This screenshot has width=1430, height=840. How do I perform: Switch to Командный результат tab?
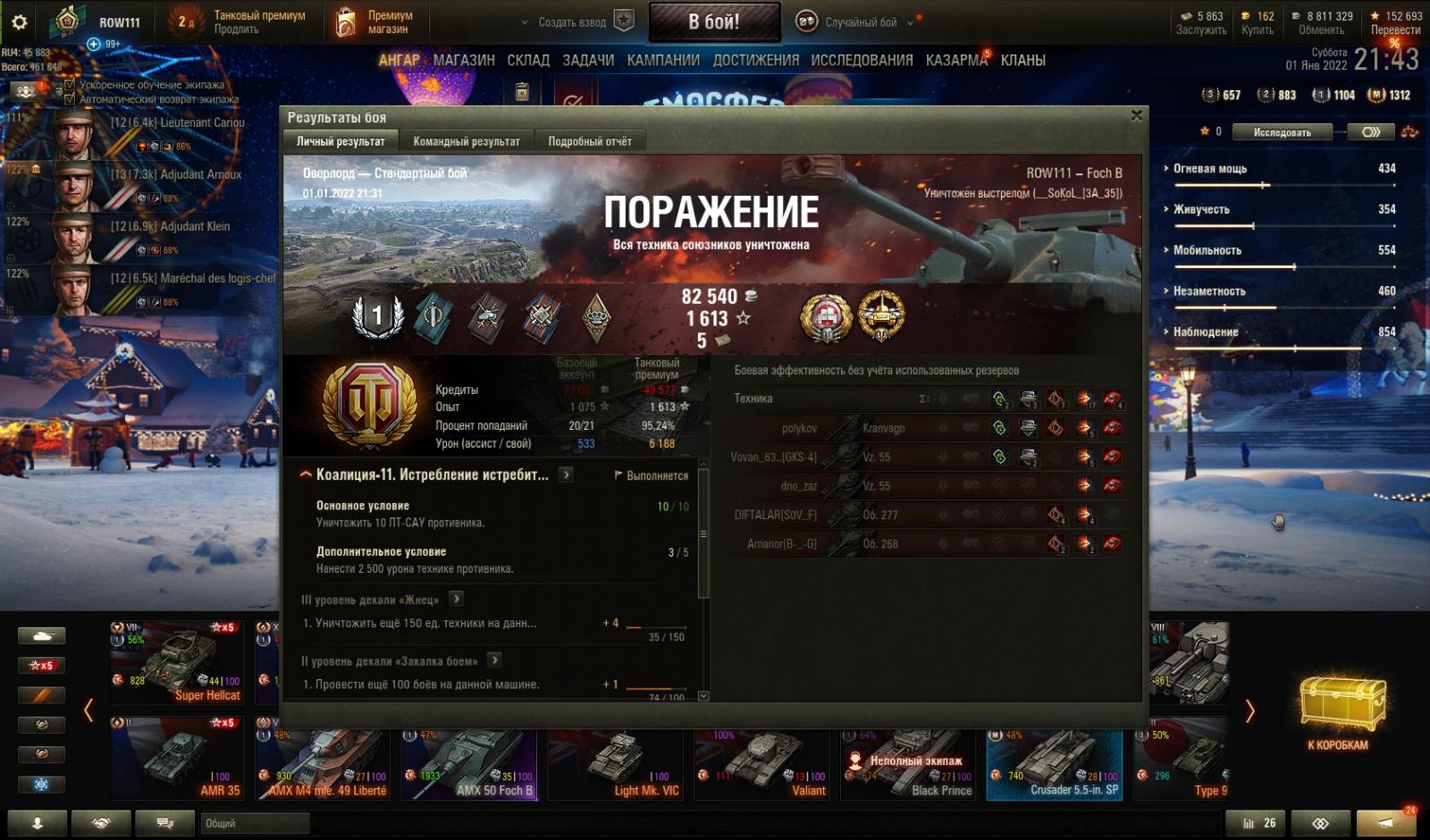point(466,141)
